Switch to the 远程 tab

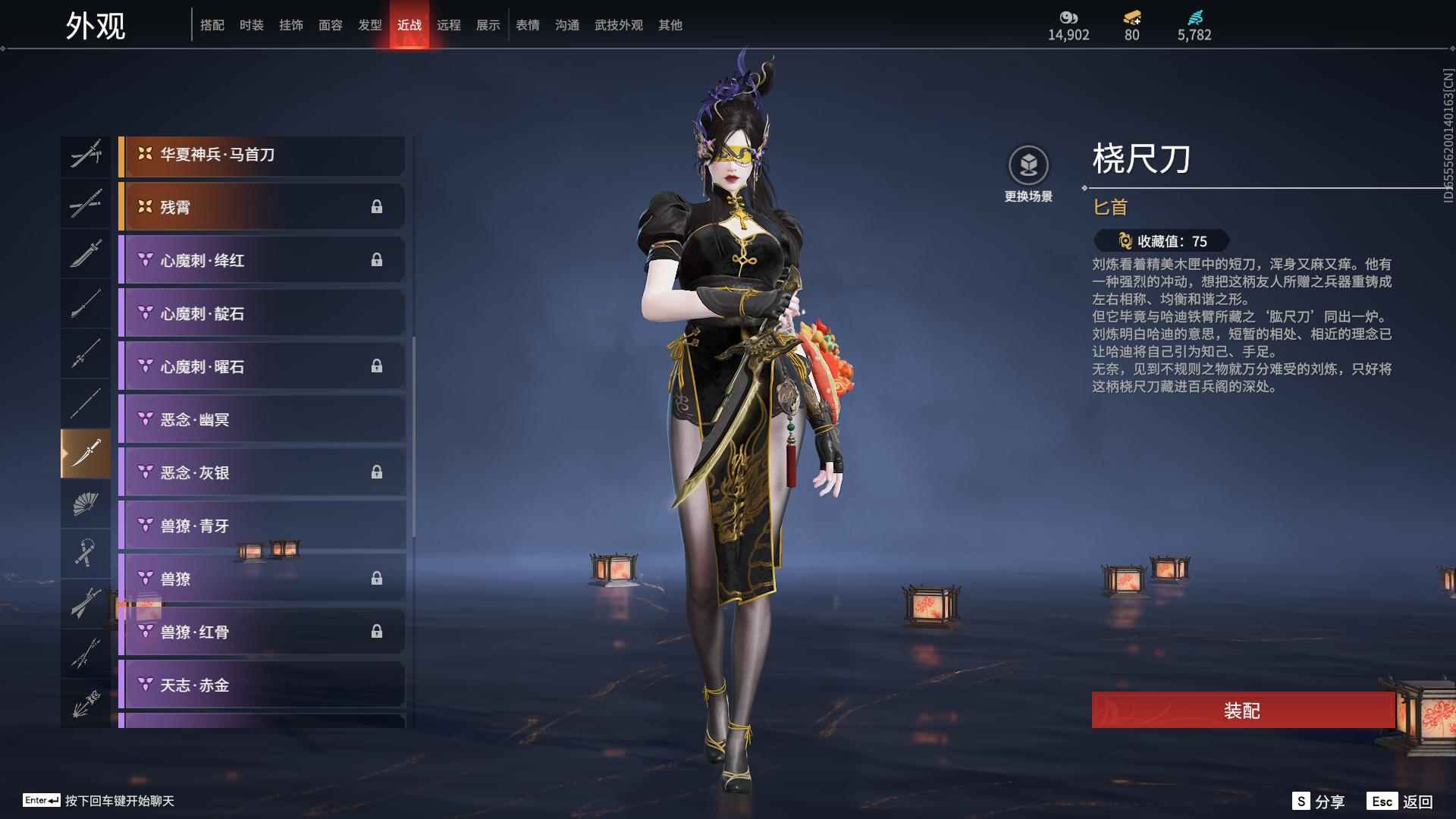[450, 24]
